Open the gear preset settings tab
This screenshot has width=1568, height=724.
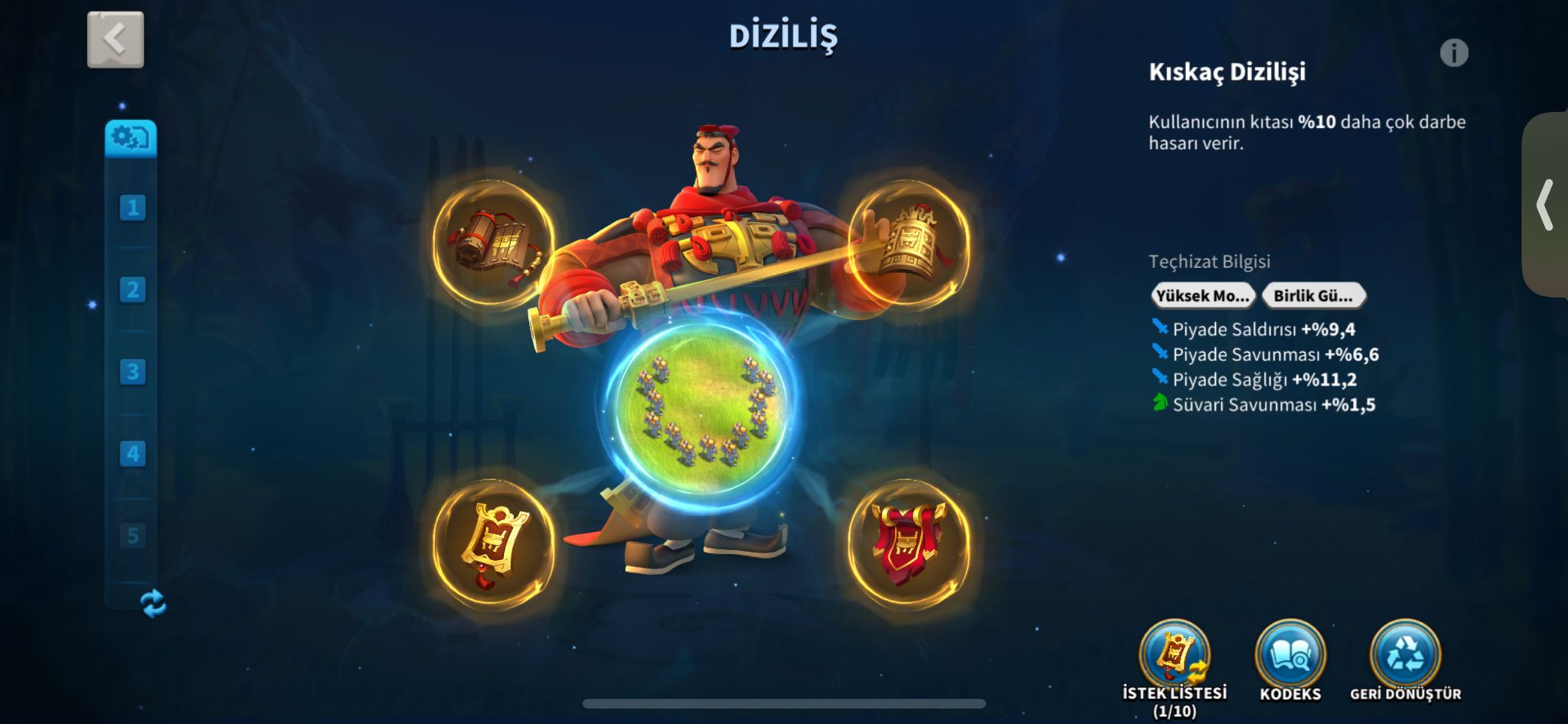click(131, 139)
